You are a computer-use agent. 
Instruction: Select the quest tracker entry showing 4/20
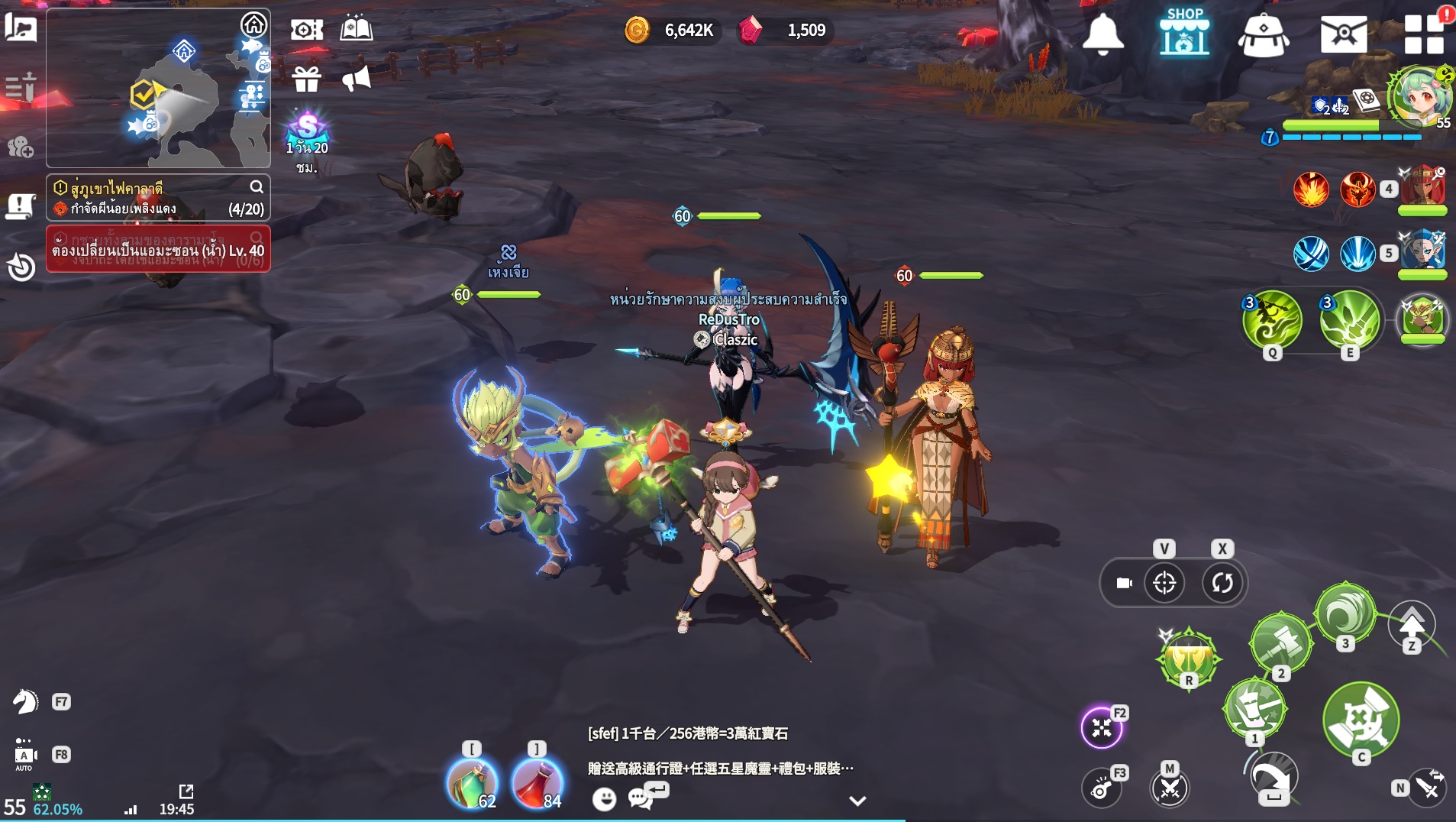(158, 198)
